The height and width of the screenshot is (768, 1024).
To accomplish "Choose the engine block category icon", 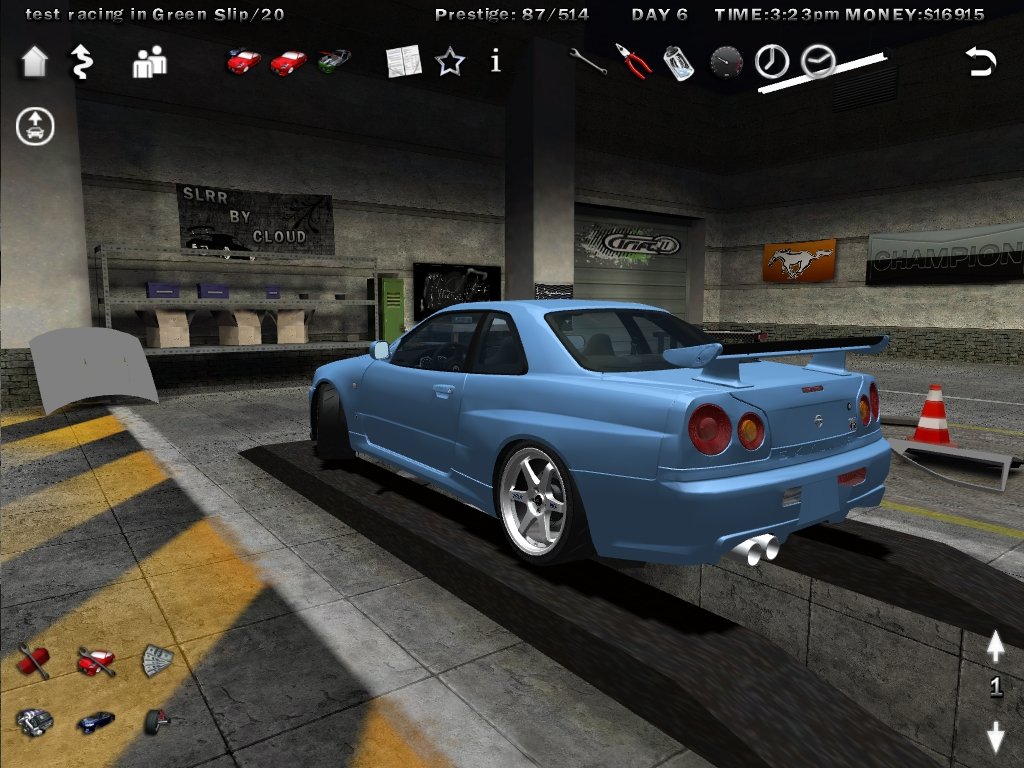I will pyautogui.click(x=33, y=721).
